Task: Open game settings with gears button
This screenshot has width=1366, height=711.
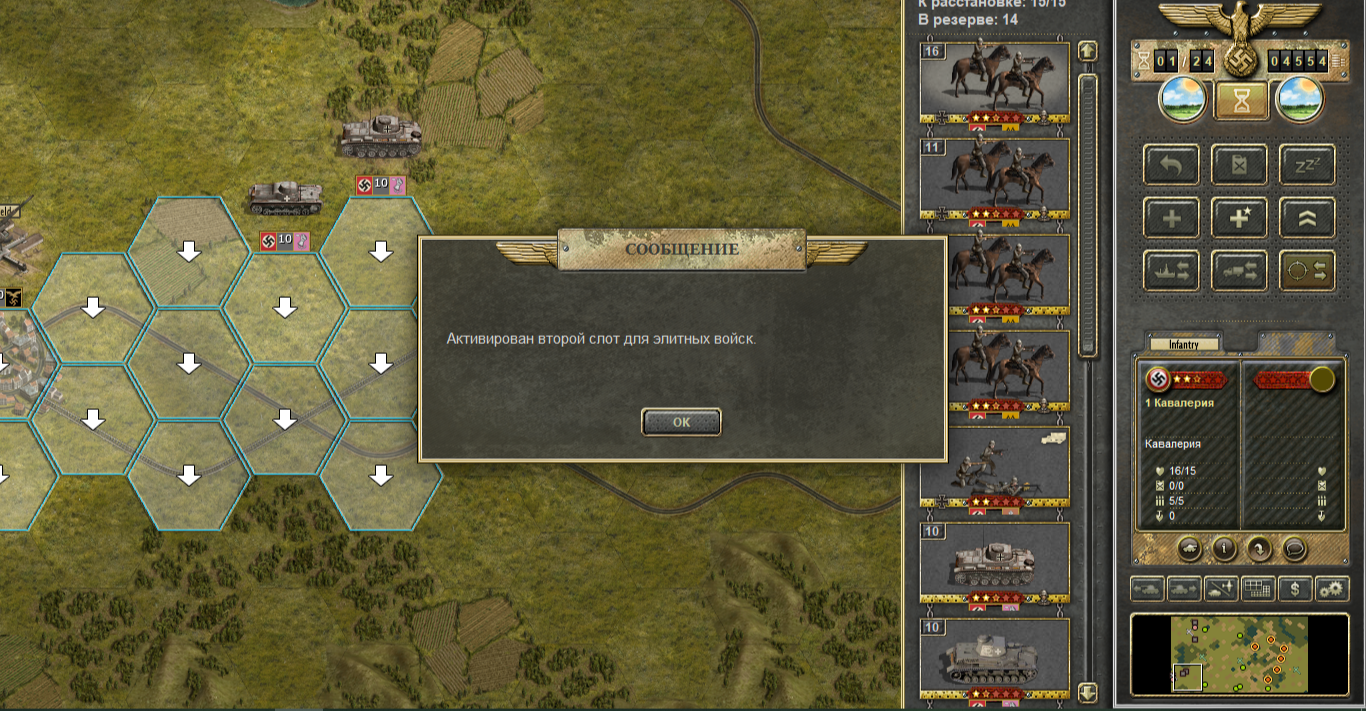Action: pyautogui.click(x=1332, y=589)
